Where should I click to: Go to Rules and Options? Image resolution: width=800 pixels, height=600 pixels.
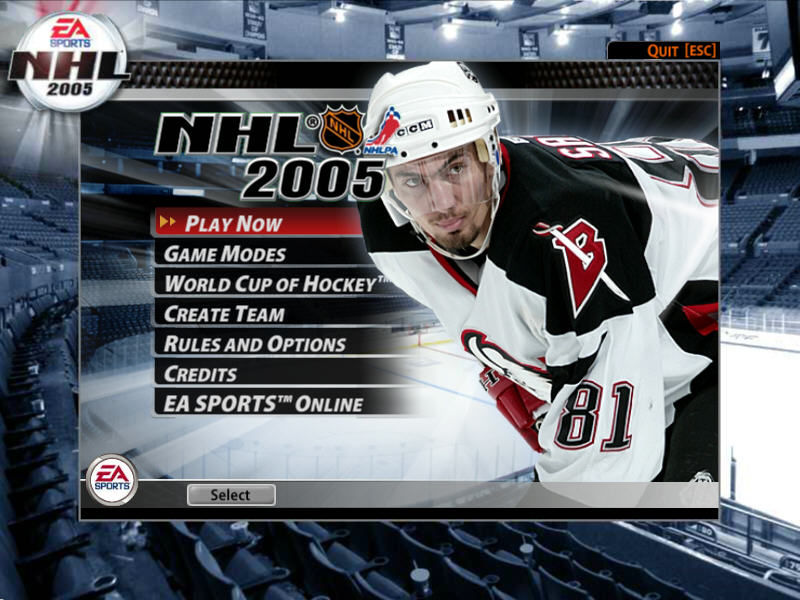[x=255, y=344]
